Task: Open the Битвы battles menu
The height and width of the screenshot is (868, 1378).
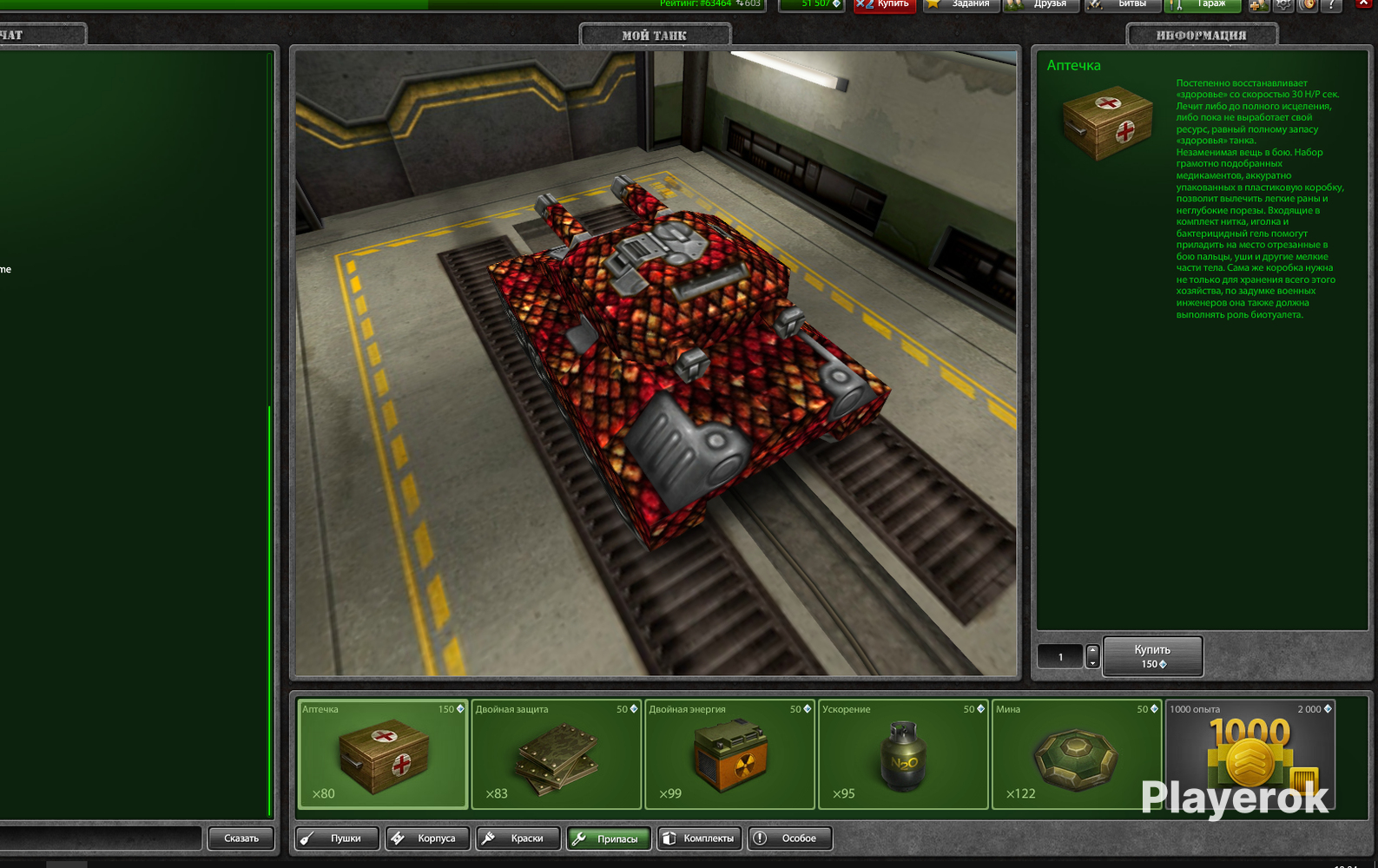Action: [x=1123, y=4]
